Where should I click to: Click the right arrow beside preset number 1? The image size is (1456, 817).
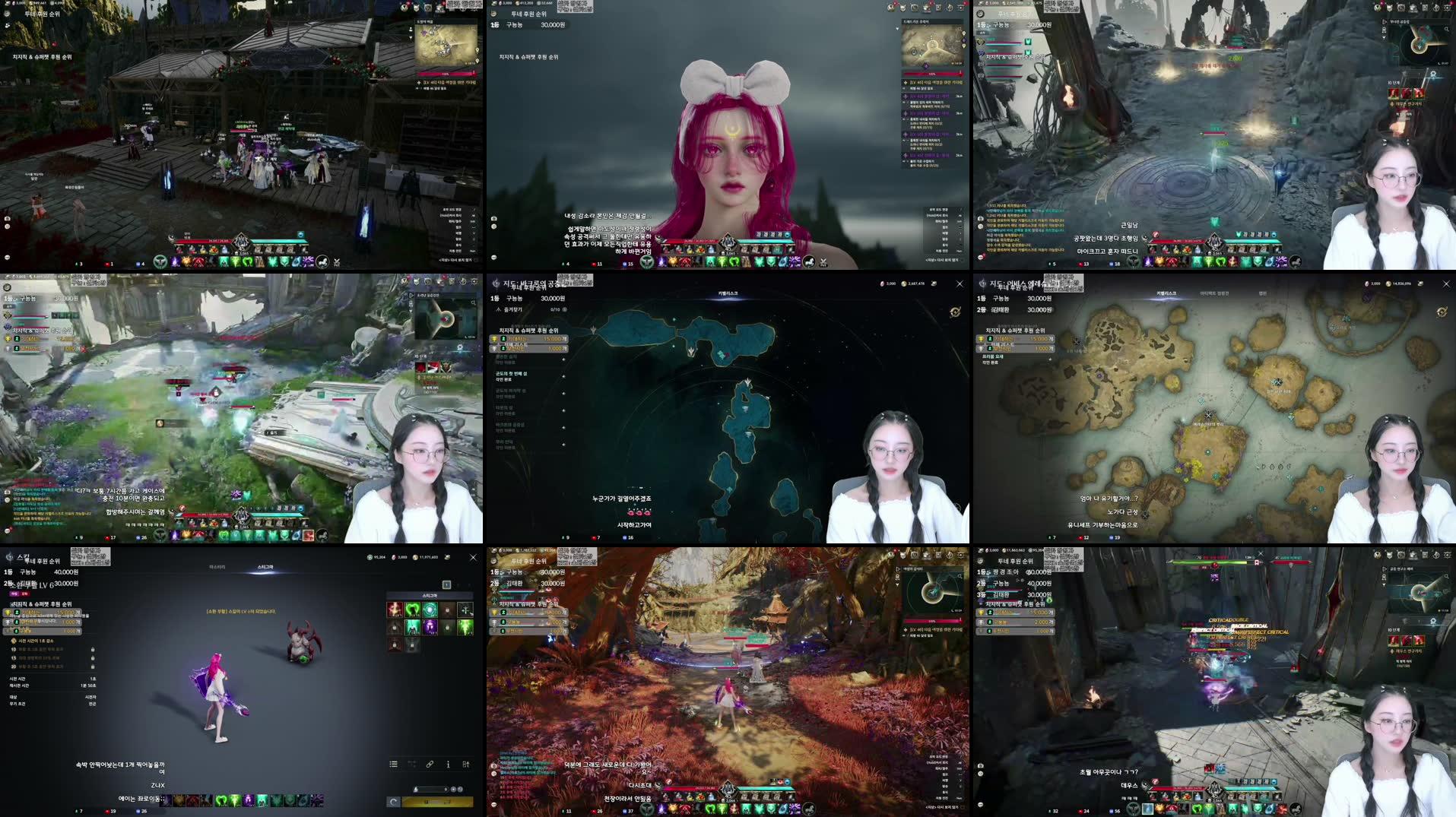[459, 584]
